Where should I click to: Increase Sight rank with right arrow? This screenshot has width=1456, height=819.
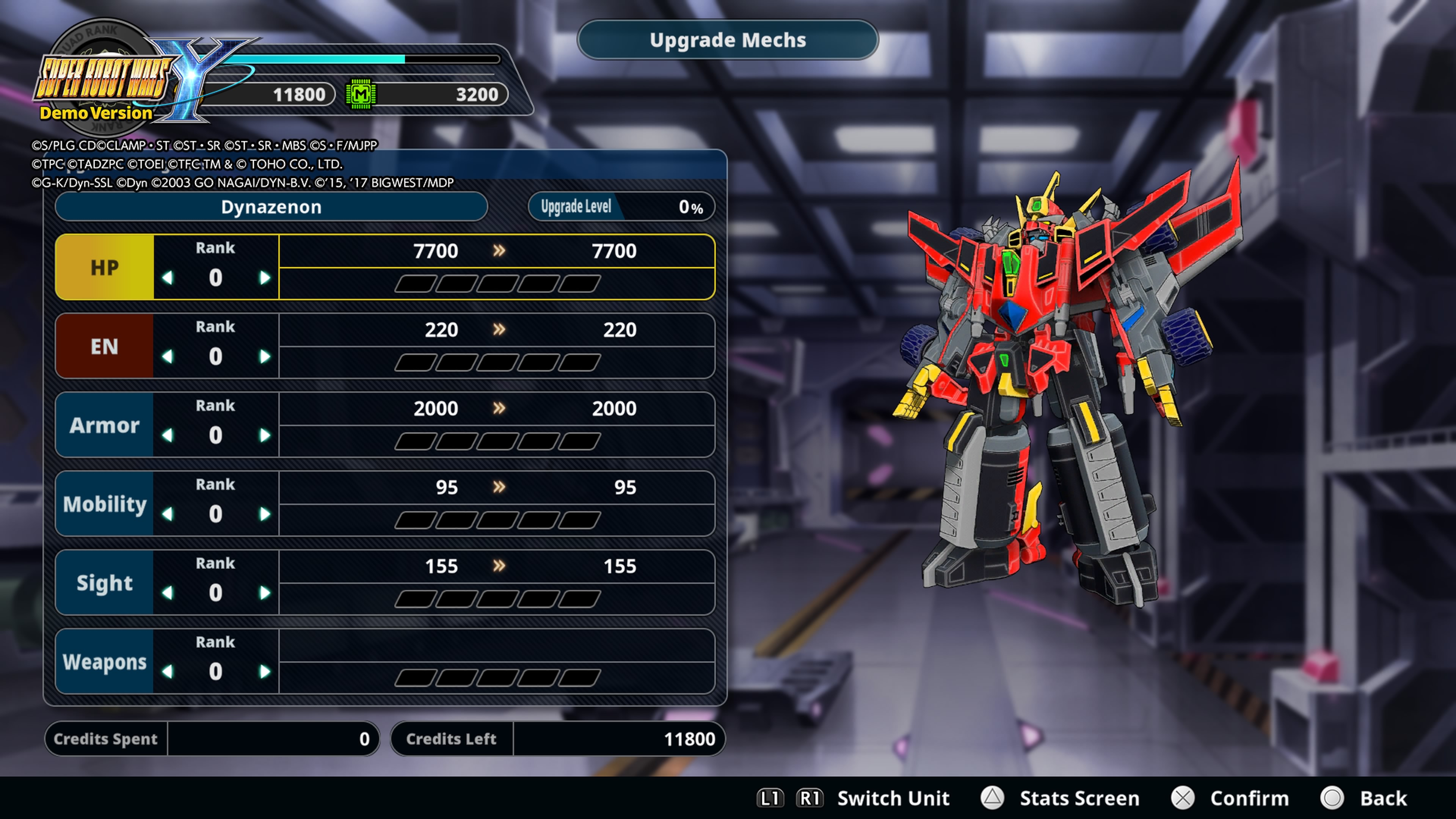pyautogui.click(x=265, y=593)
